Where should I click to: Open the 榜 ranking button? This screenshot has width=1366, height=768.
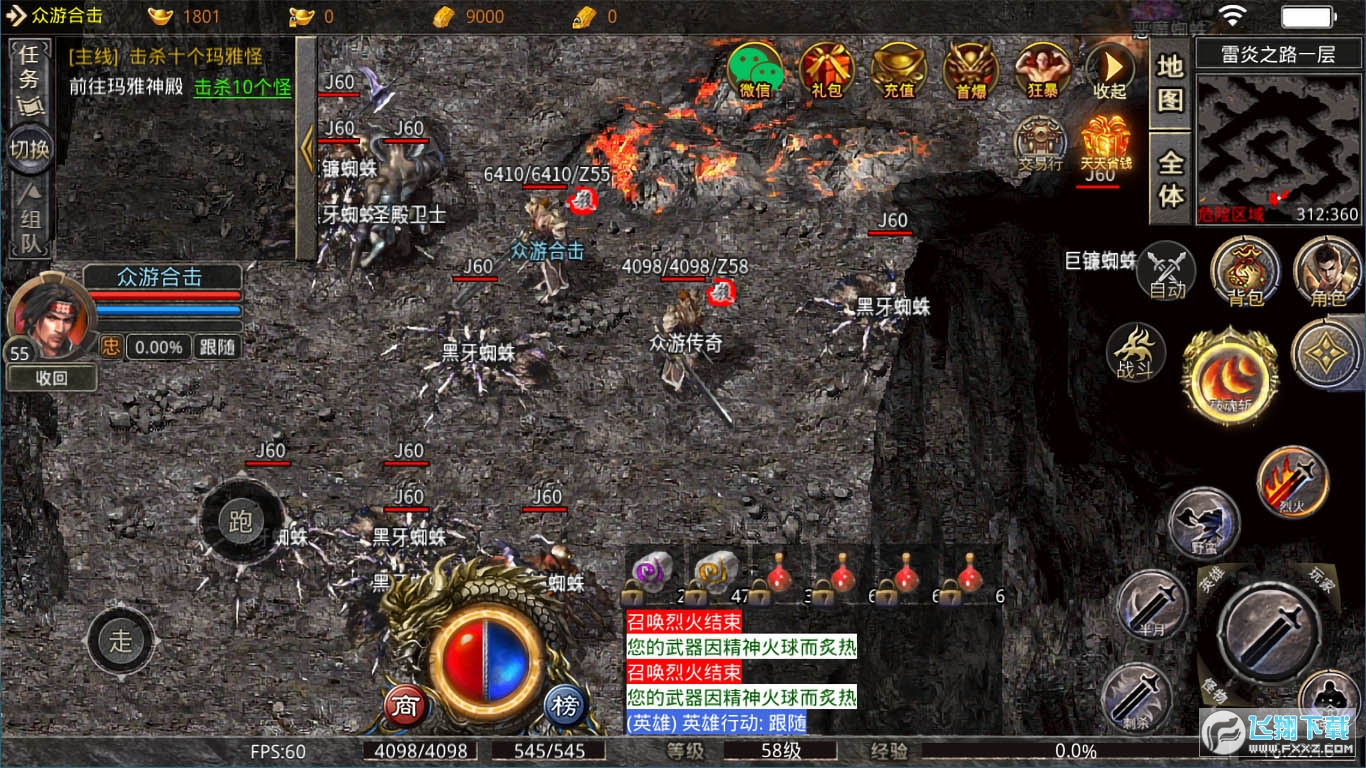pos(565,707)
